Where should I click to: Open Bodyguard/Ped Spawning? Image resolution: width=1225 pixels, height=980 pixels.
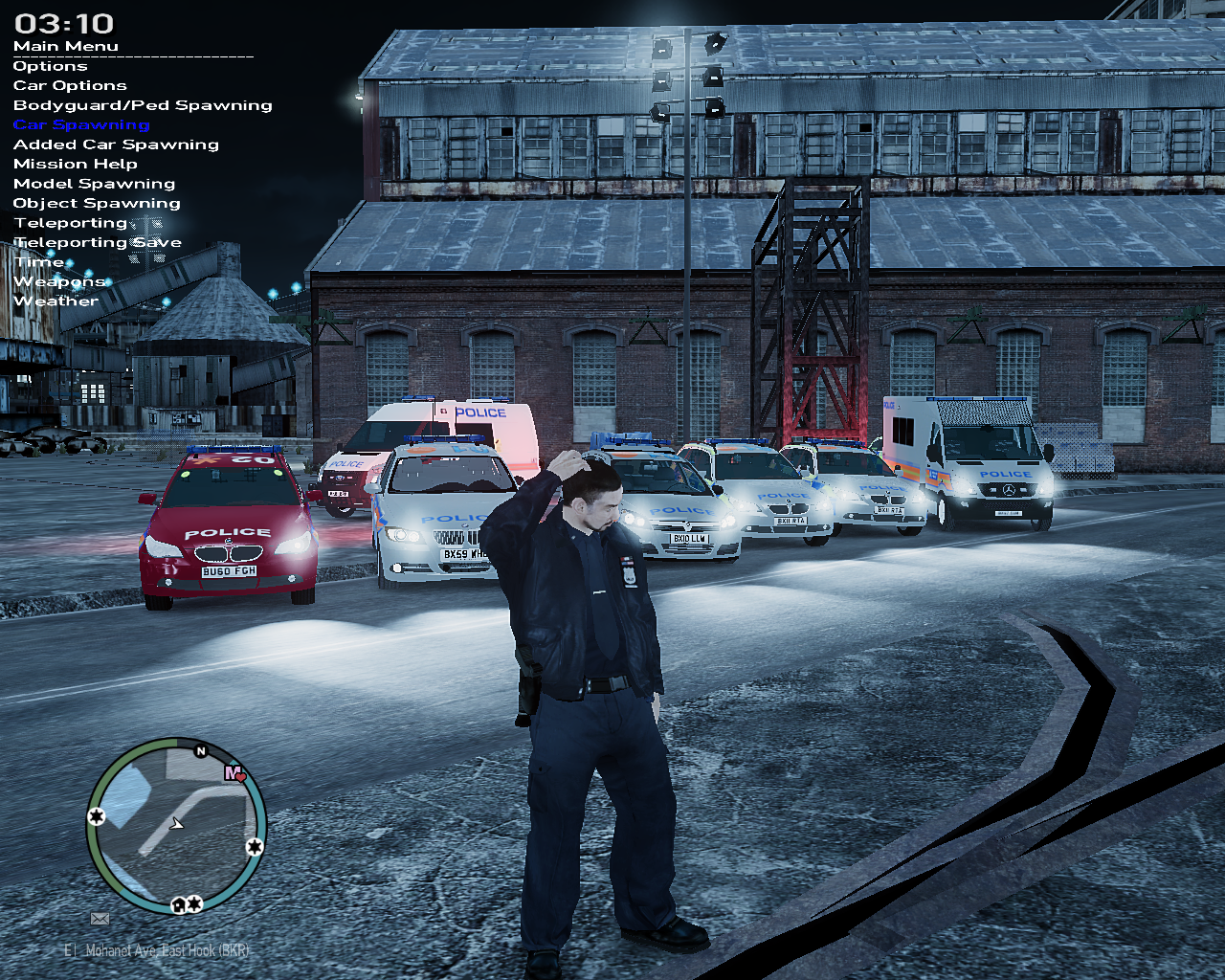tap(143, 105)
